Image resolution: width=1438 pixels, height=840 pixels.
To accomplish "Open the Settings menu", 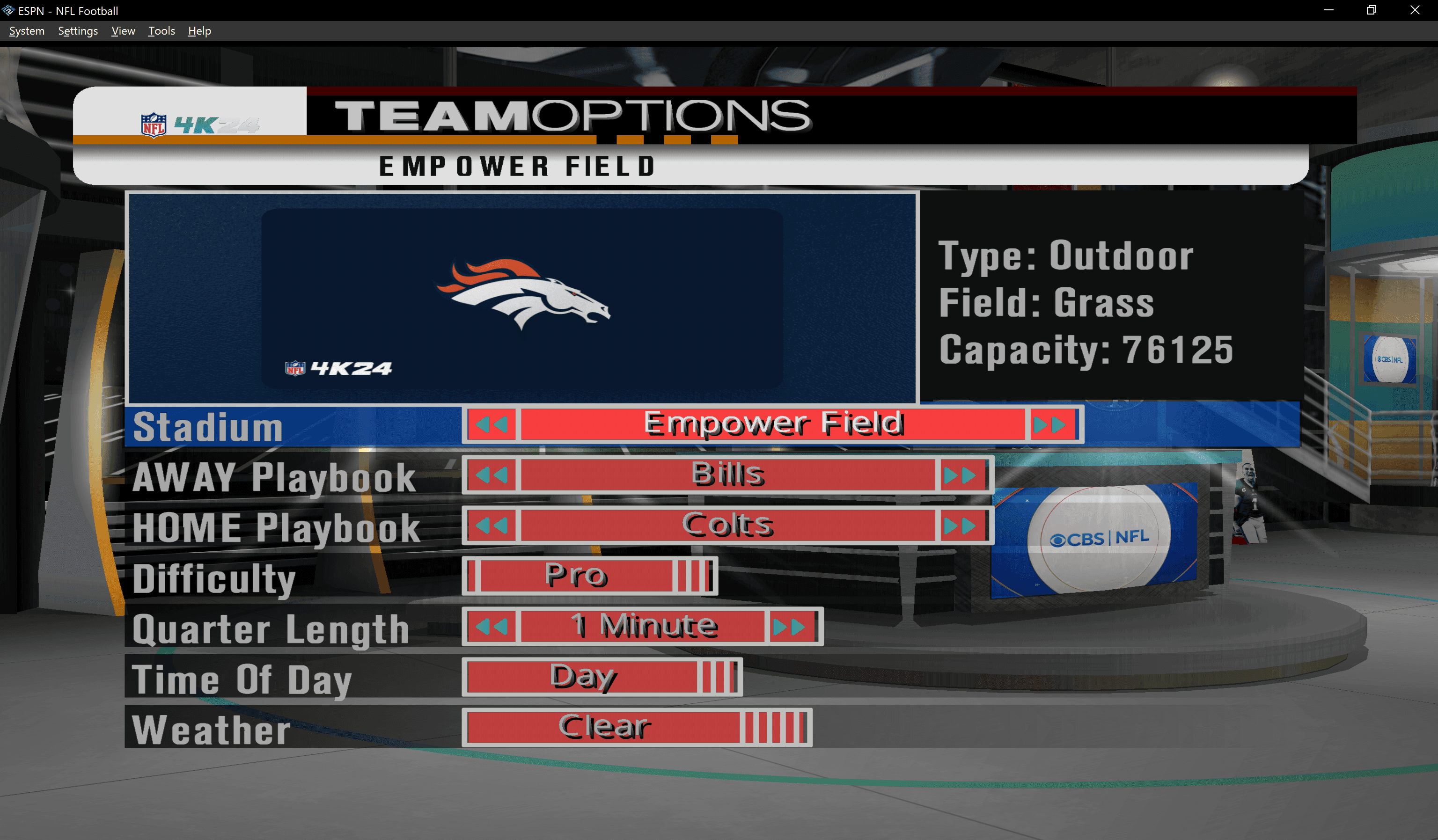I will coord(78,31).
